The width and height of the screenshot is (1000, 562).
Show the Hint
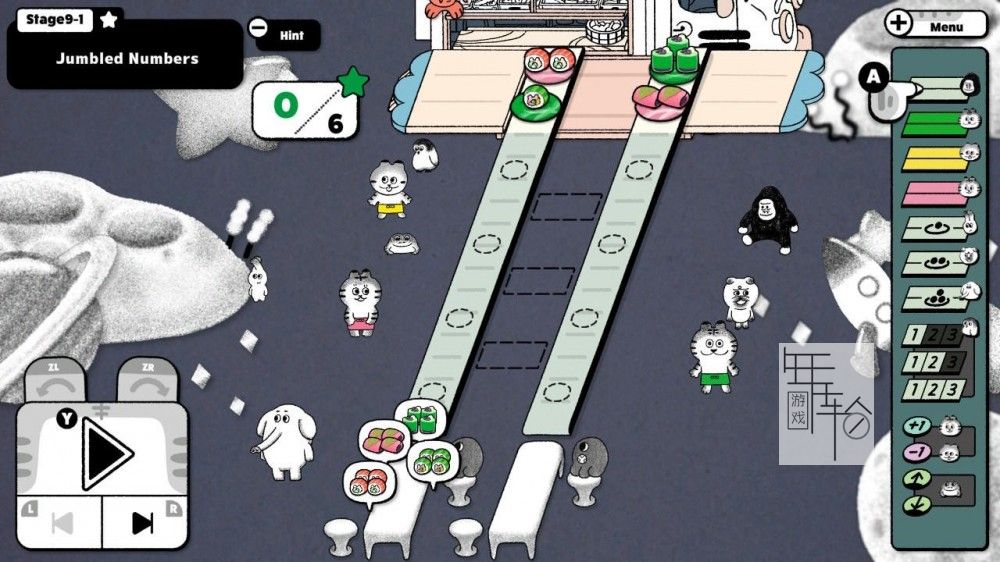290,36
